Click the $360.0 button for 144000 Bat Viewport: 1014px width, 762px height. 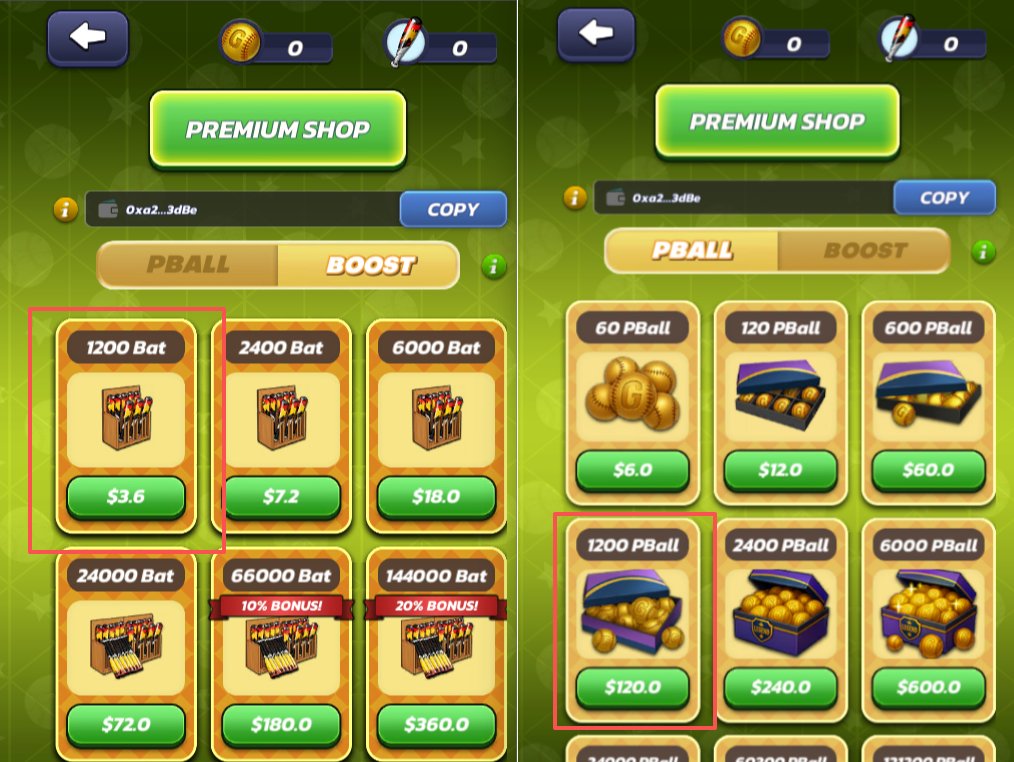(435, 724)
